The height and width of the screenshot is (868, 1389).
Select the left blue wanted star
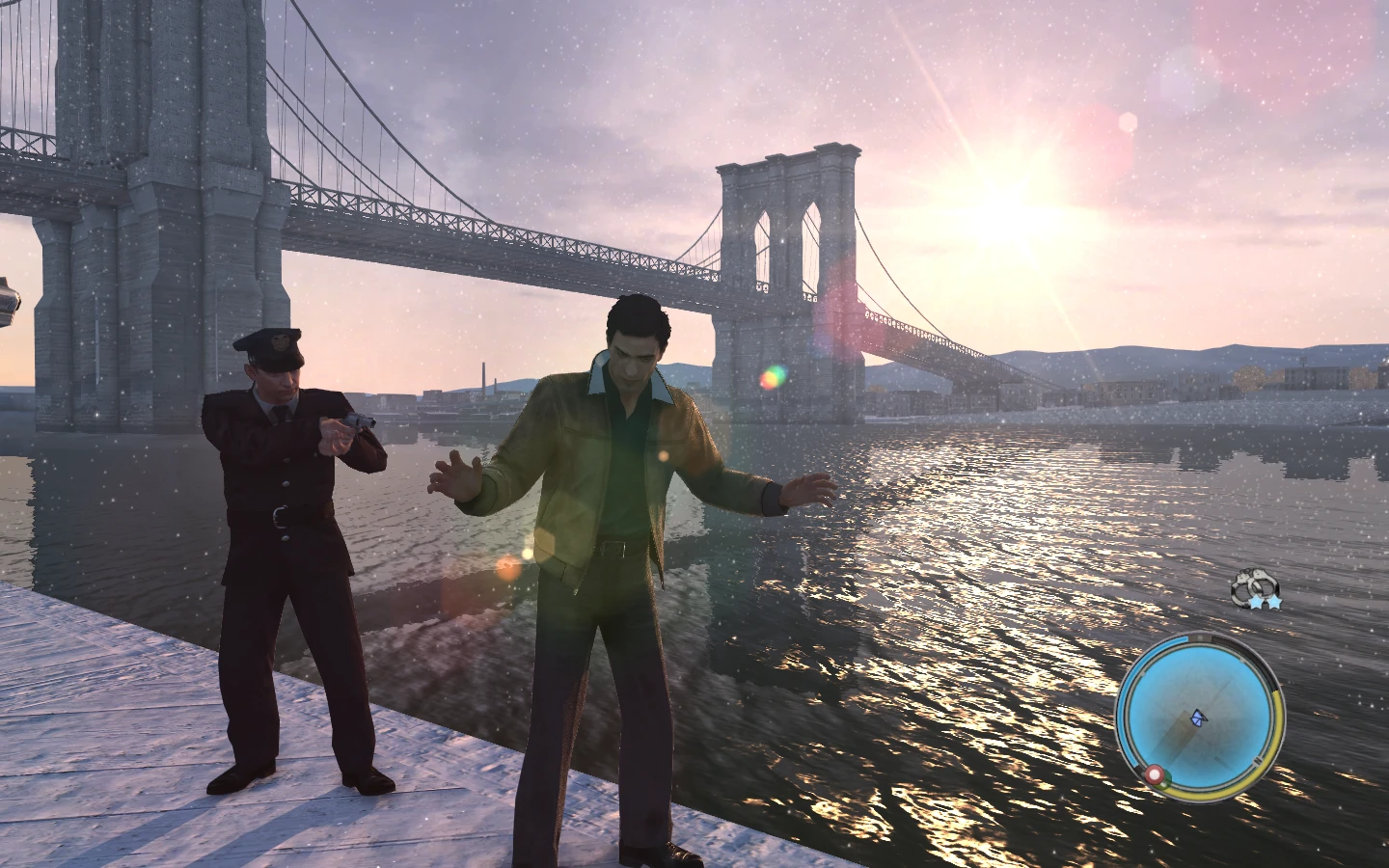1256,602
